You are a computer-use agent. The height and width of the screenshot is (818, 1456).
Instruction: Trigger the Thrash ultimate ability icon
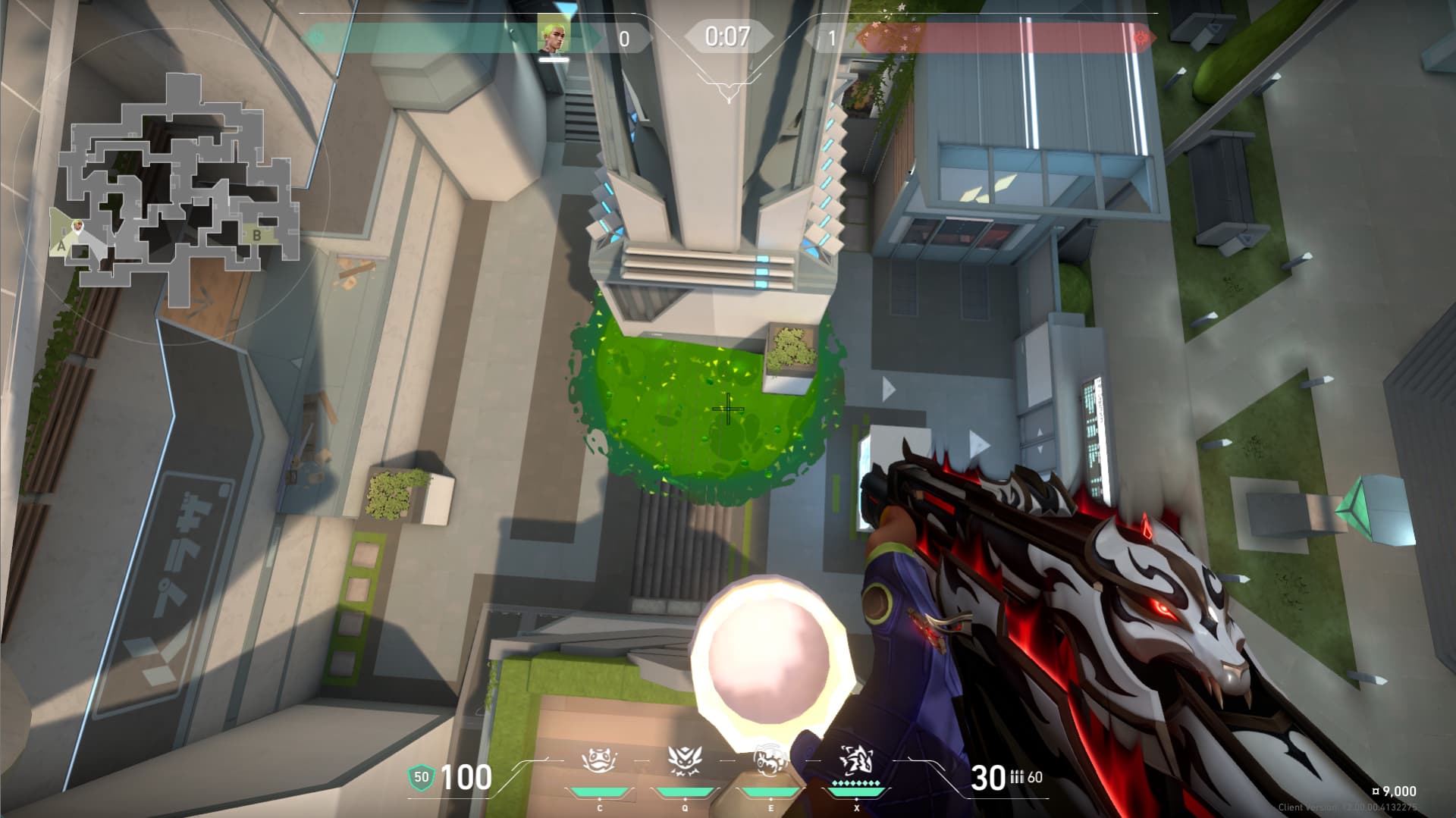856,760
